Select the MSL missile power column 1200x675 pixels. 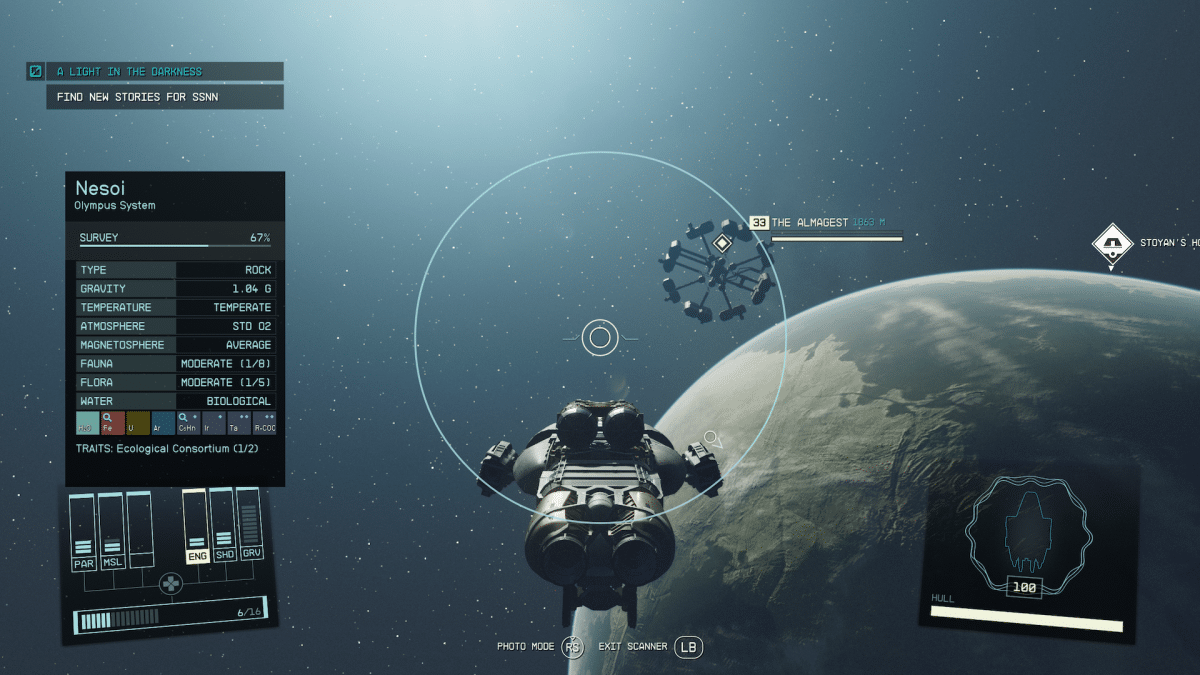pyautogui.click(x=112, y=532)
